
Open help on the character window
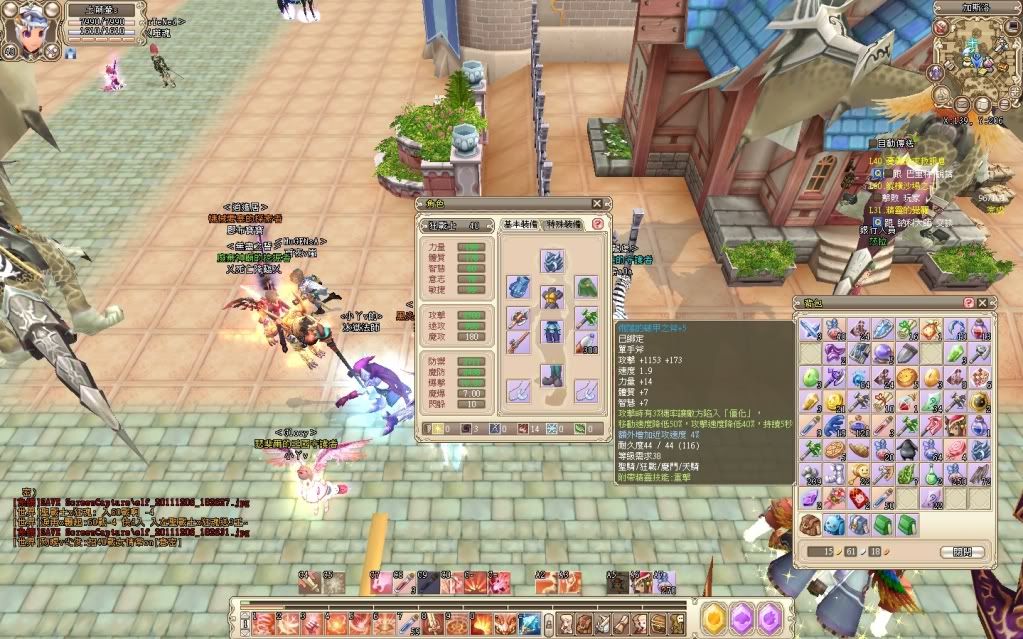(598, 224)
